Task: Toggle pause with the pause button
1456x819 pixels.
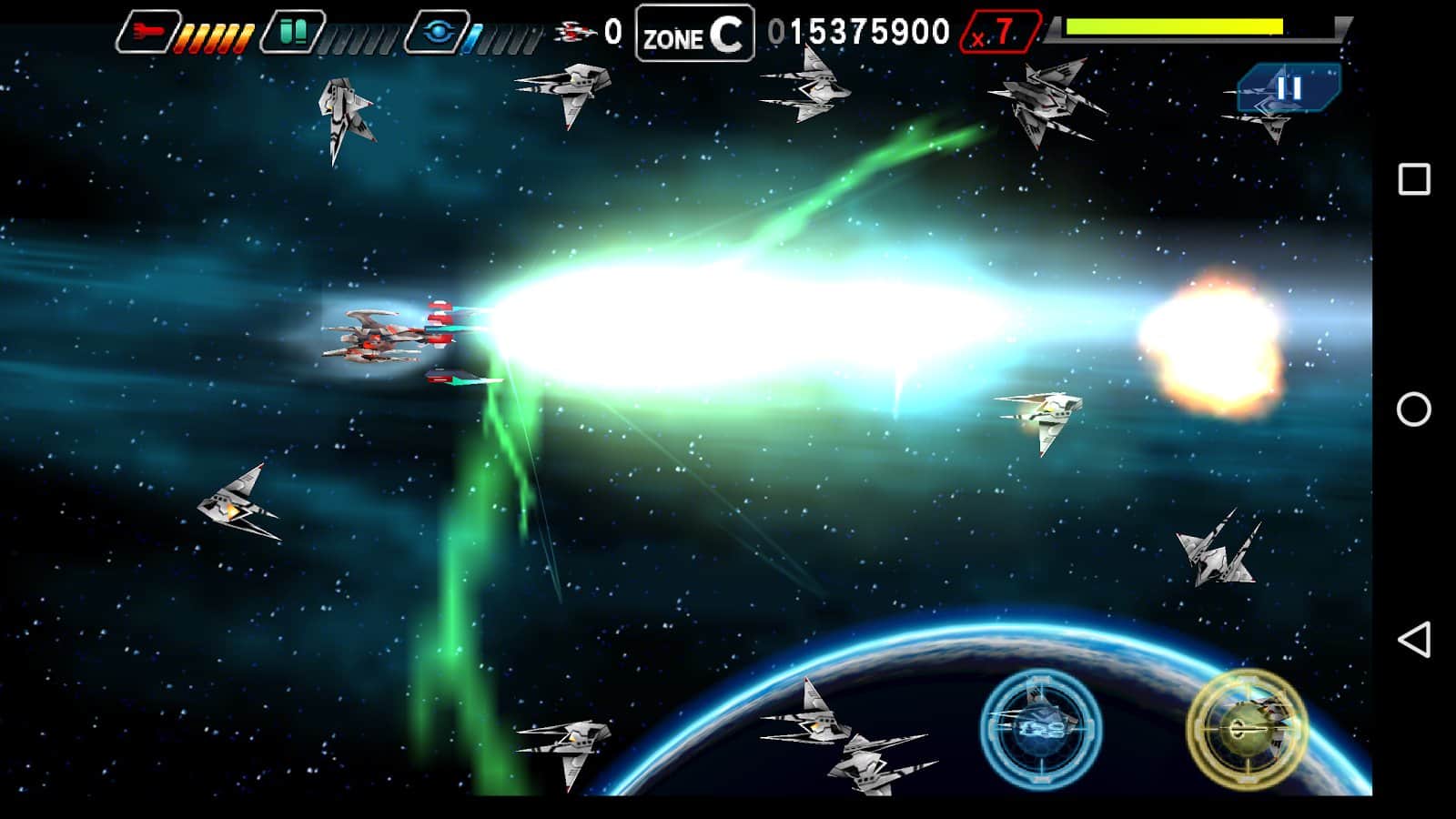Action: coord(1290,89)
